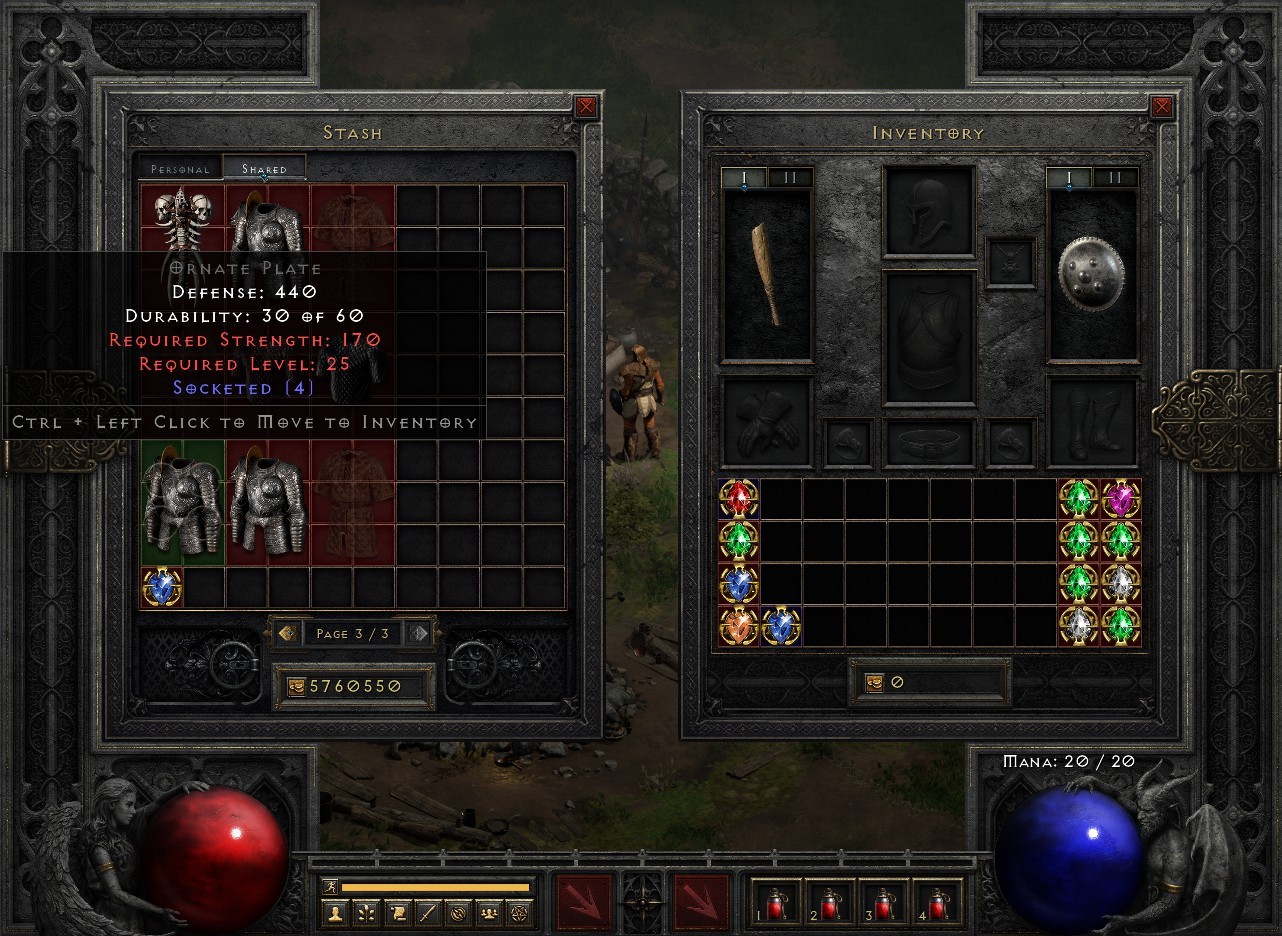
Task: Switch to the Personal stash tab
Action: [x=180, y=168]
